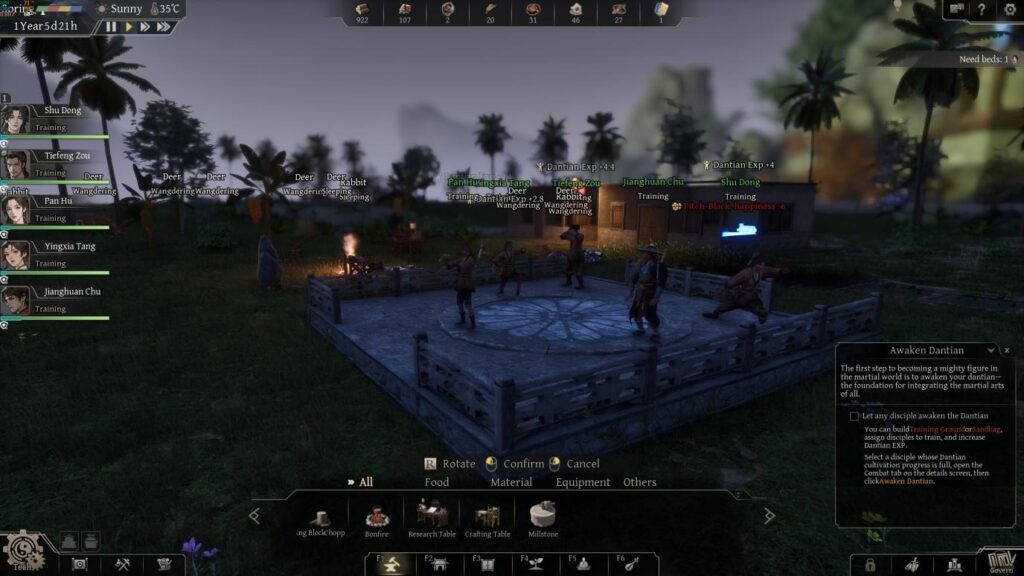Image resolution: width=1024 pixels, height=576 pixels.
Task: Choose the Millstone building
Action: [x=543, y=518]
